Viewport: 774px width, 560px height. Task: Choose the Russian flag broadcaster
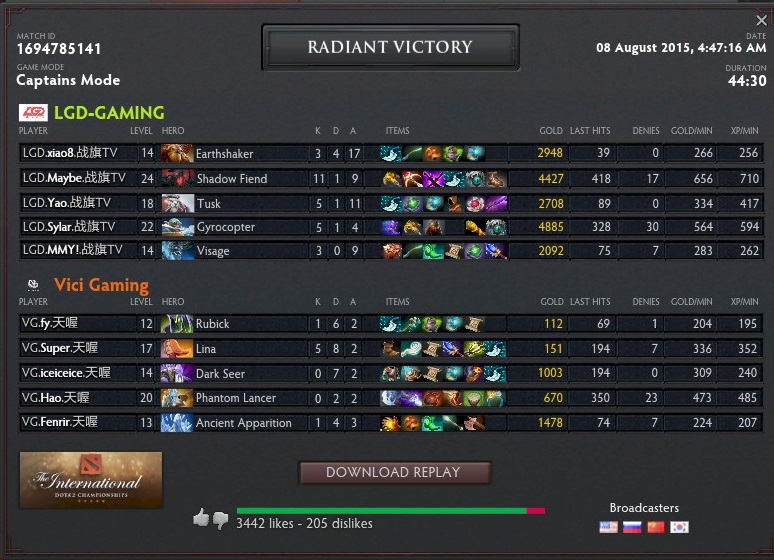pyautogui.click(x=632, y=527)
